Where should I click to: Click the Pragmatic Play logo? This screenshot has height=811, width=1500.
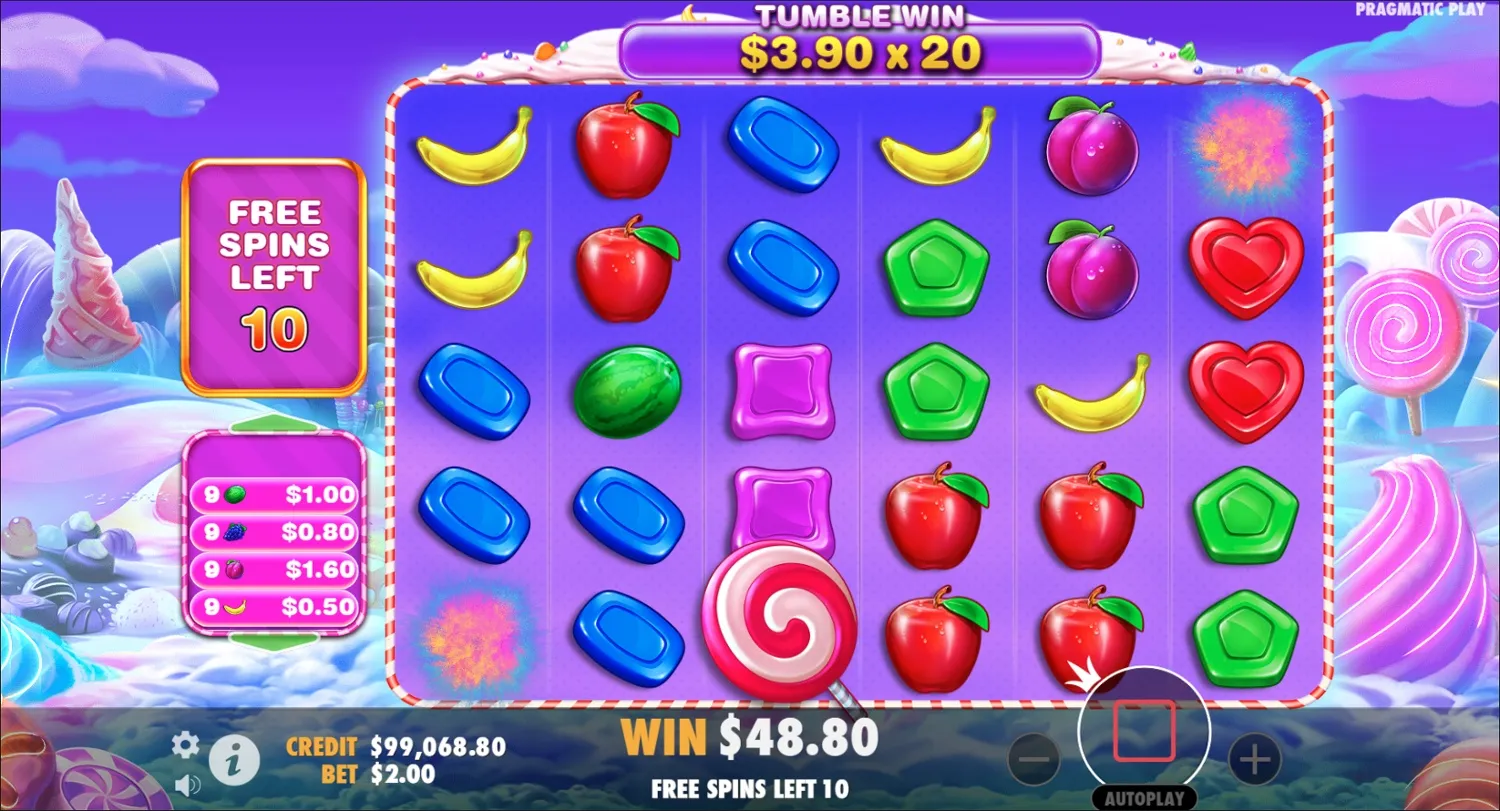[x=1421, y=10]
